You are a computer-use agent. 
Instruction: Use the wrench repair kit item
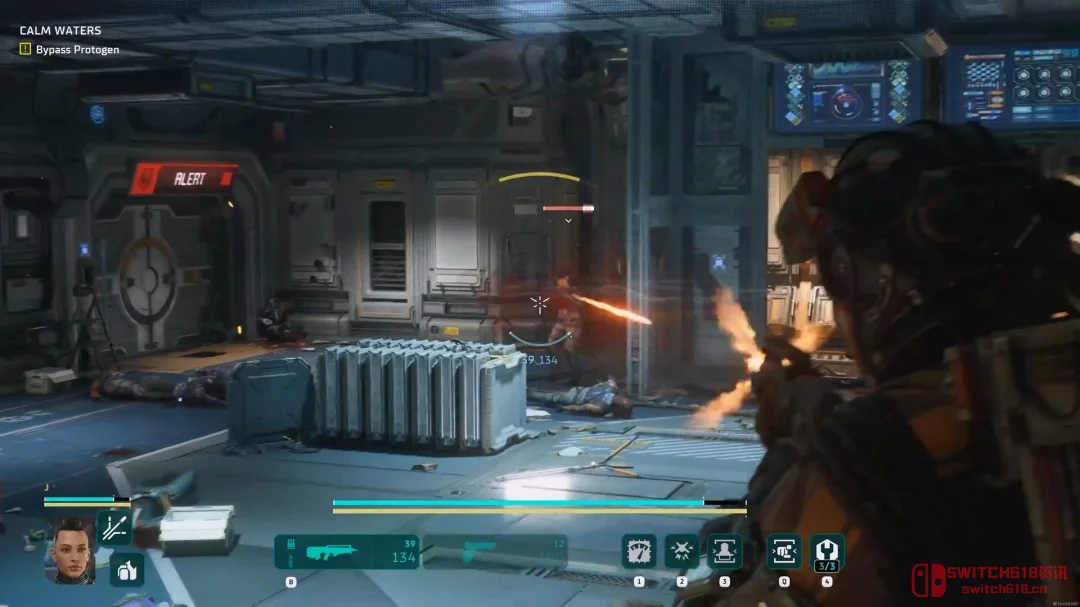827,551
